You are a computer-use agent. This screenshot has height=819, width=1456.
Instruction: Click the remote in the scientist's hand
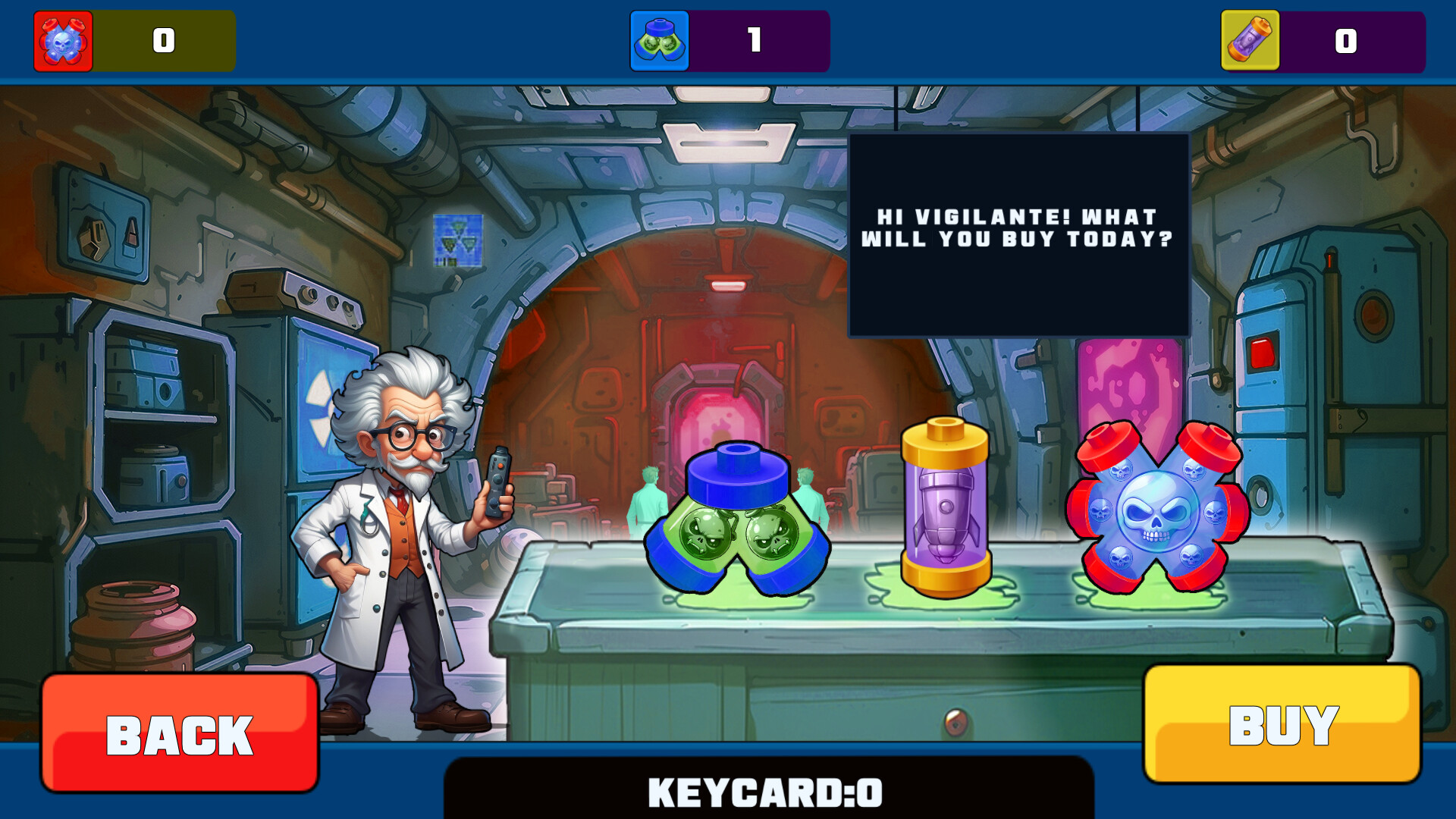pos(497,485)
